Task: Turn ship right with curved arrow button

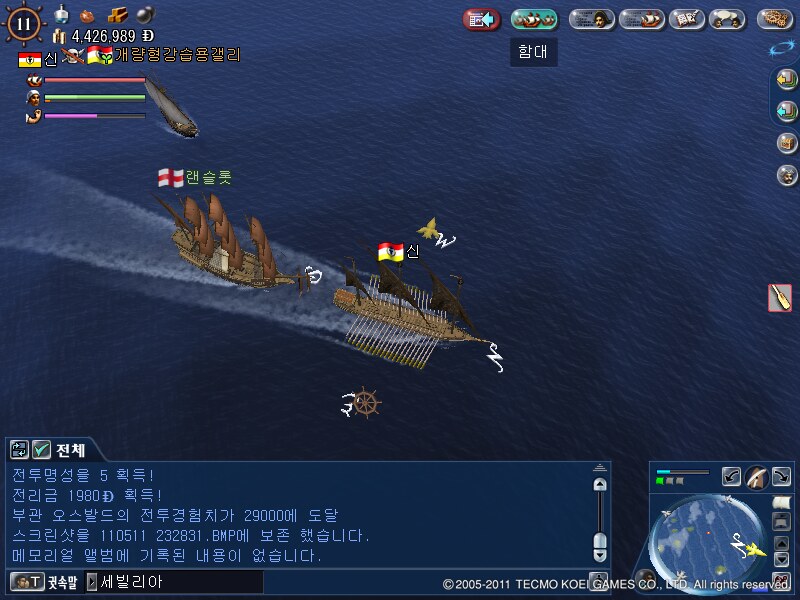Action: click(x=780, y=477)
